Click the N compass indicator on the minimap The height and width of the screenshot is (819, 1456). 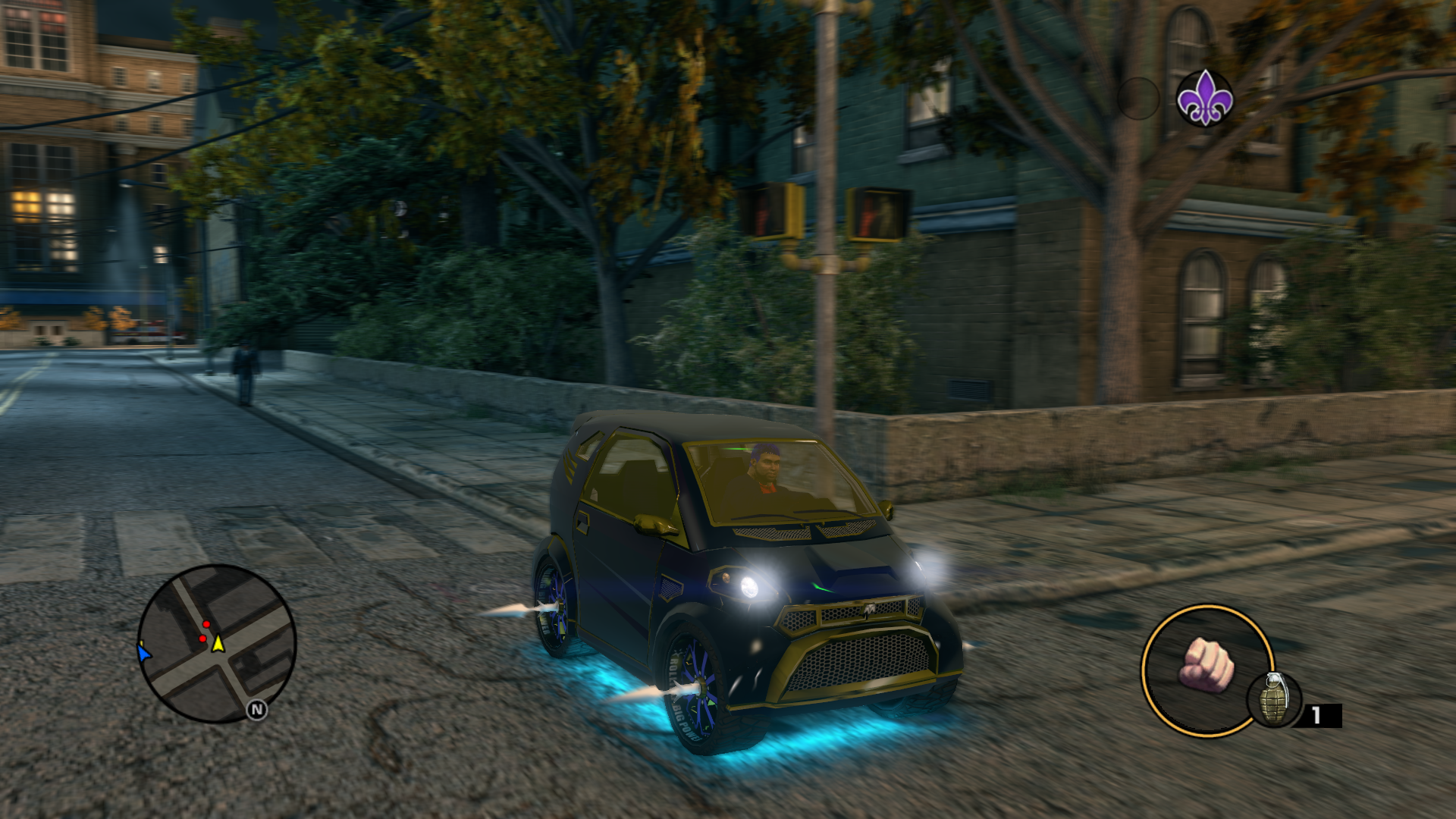click(257, 710)
